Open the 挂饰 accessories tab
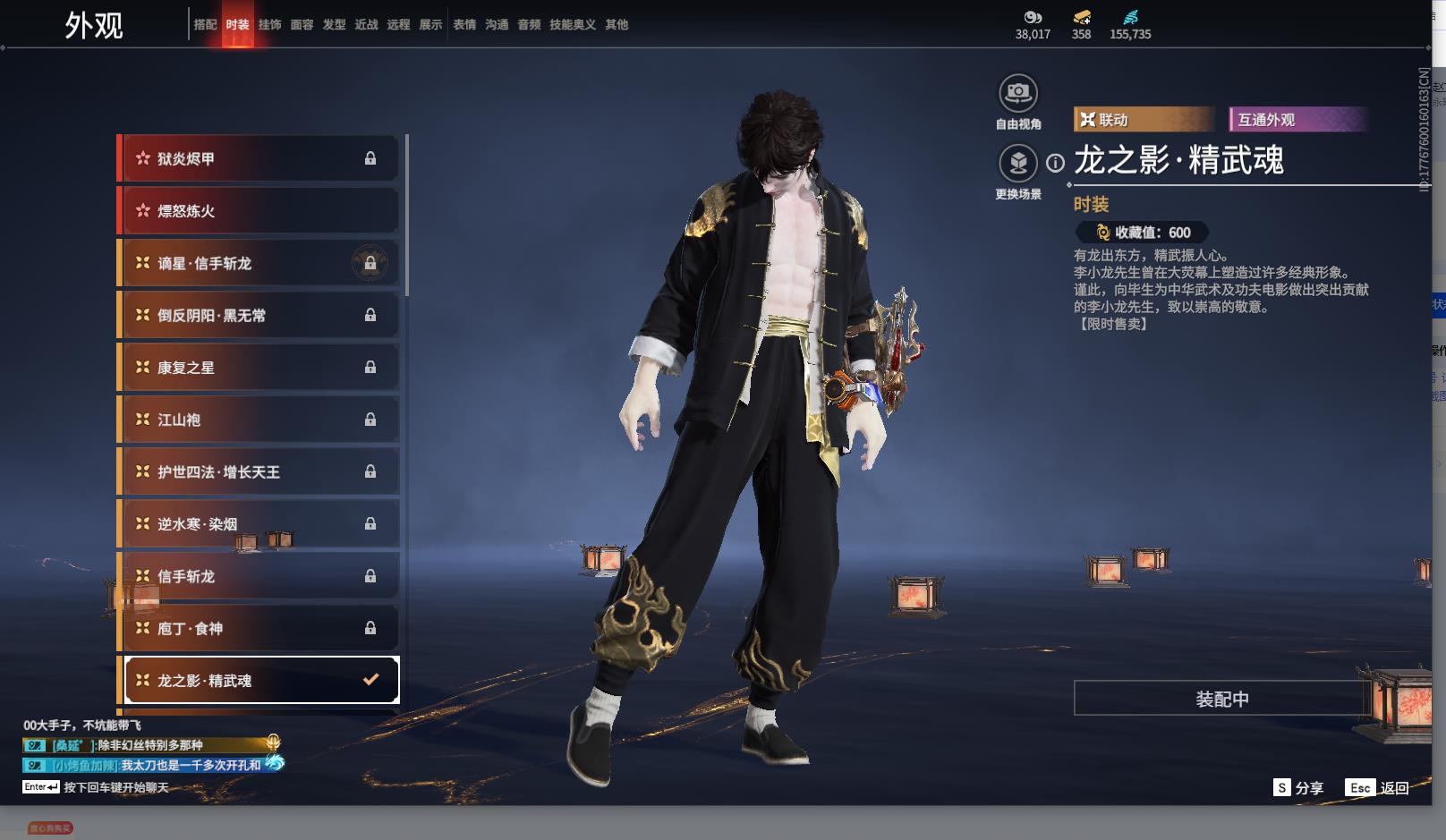The width and height of the screenshot is (1446, 840). click(x=269, y=25)
